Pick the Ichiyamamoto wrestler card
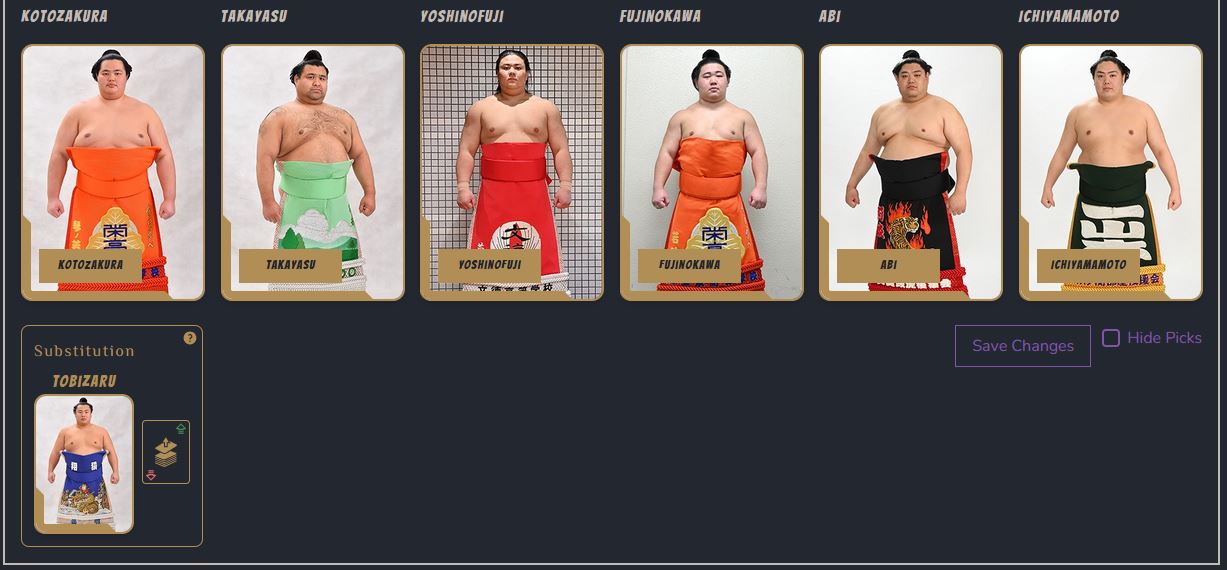The width and height of the screenshot is (1227, 570). [1111, 172]
